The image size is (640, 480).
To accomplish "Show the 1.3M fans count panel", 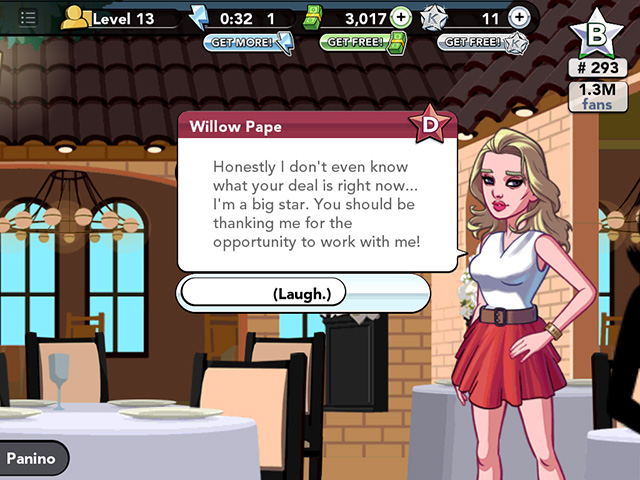I will pyautogui.click(x=597, y=96).
